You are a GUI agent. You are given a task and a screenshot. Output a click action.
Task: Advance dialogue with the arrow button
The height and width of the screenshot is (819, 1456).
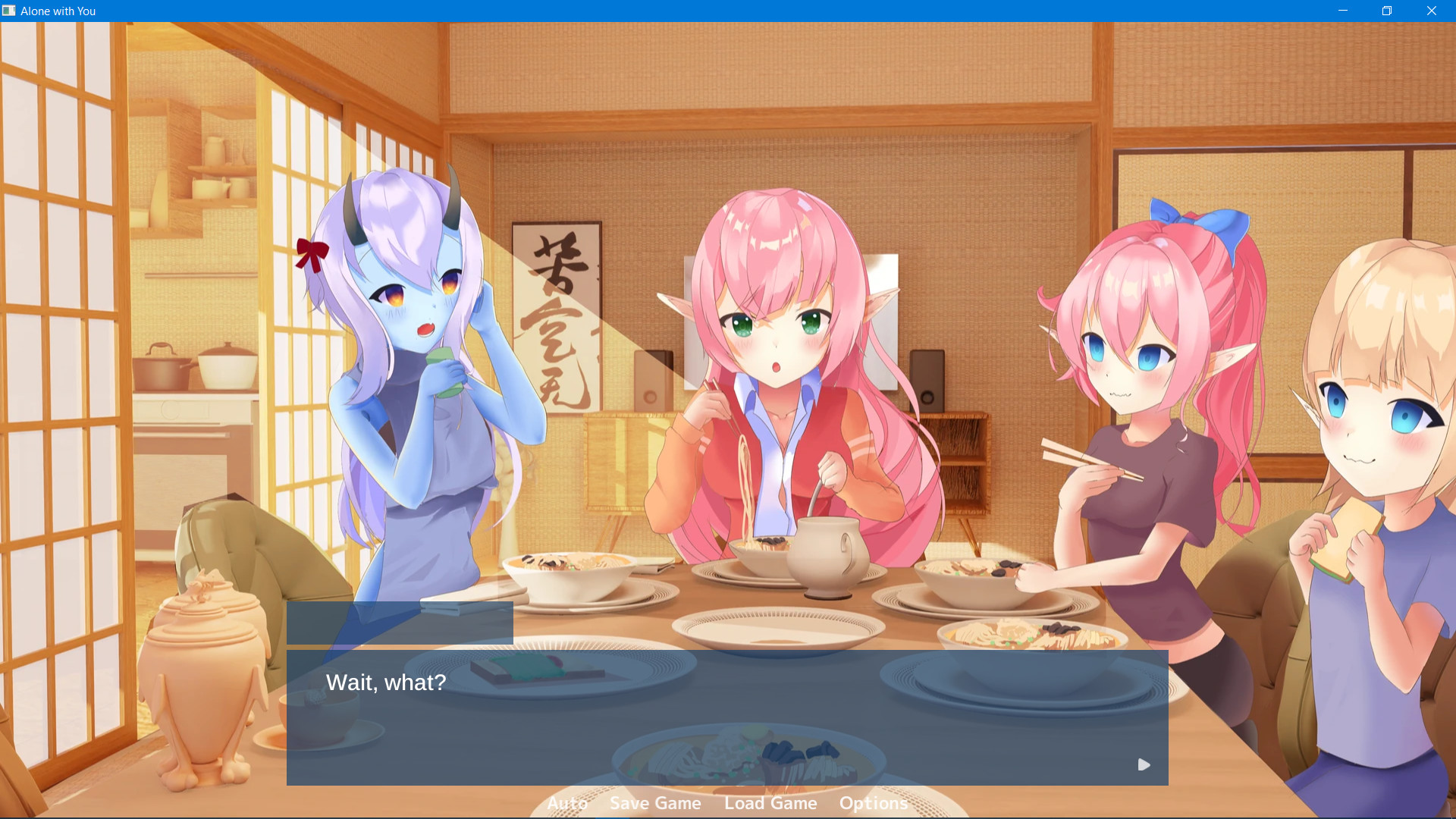point(1144,764)
